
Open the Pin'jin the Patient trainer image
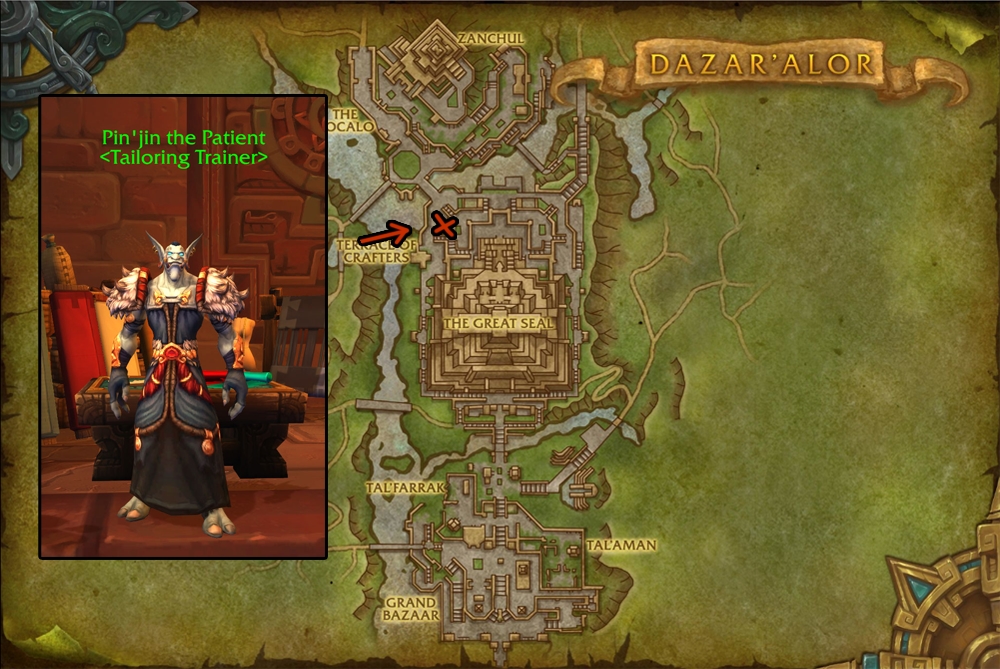[x=183, y=327]
